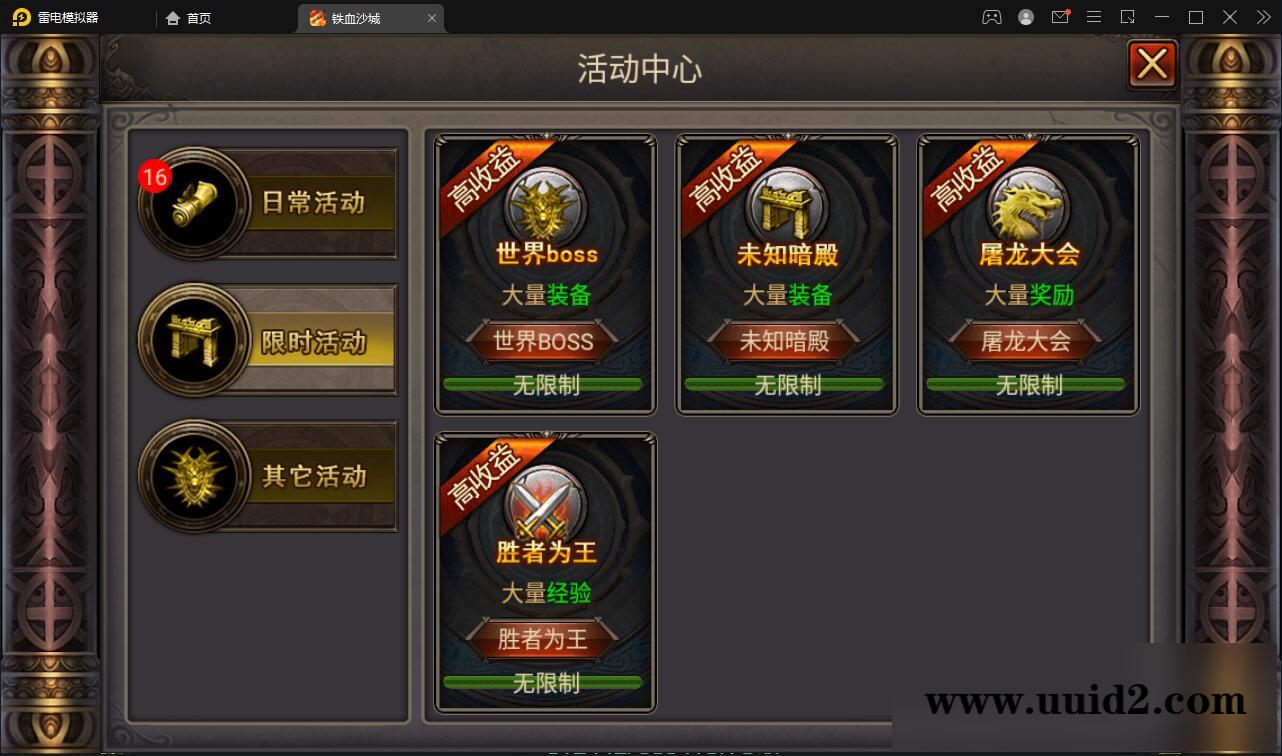This screenshot has width=1282, height=756.
Task: Click the 未知暗殿 dark temple gate icon
Action: [786, 205]
